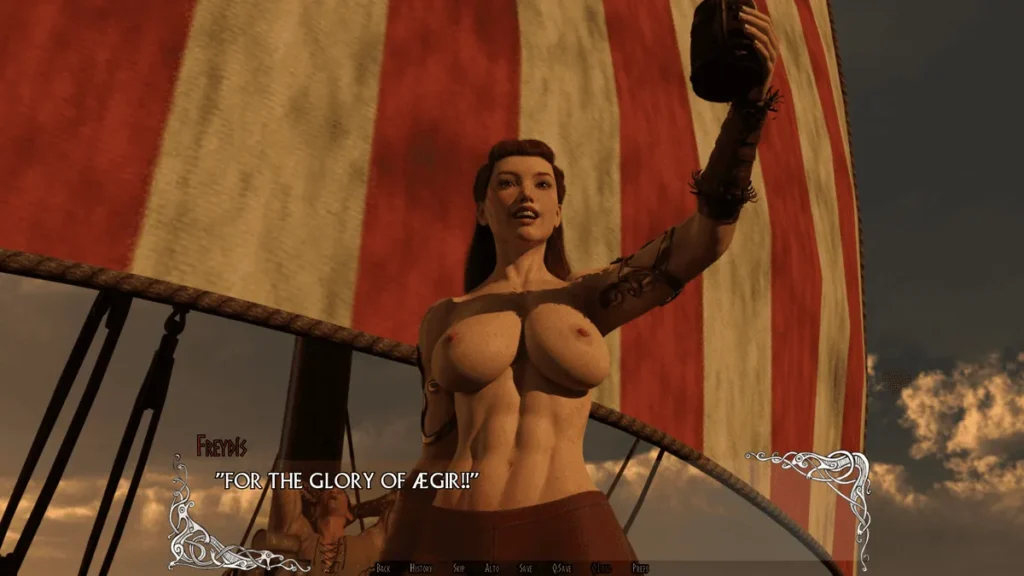Toggle Skip mode in the quick menu
The height and width of the screenshot is (576, 1024).
point(459,568)
